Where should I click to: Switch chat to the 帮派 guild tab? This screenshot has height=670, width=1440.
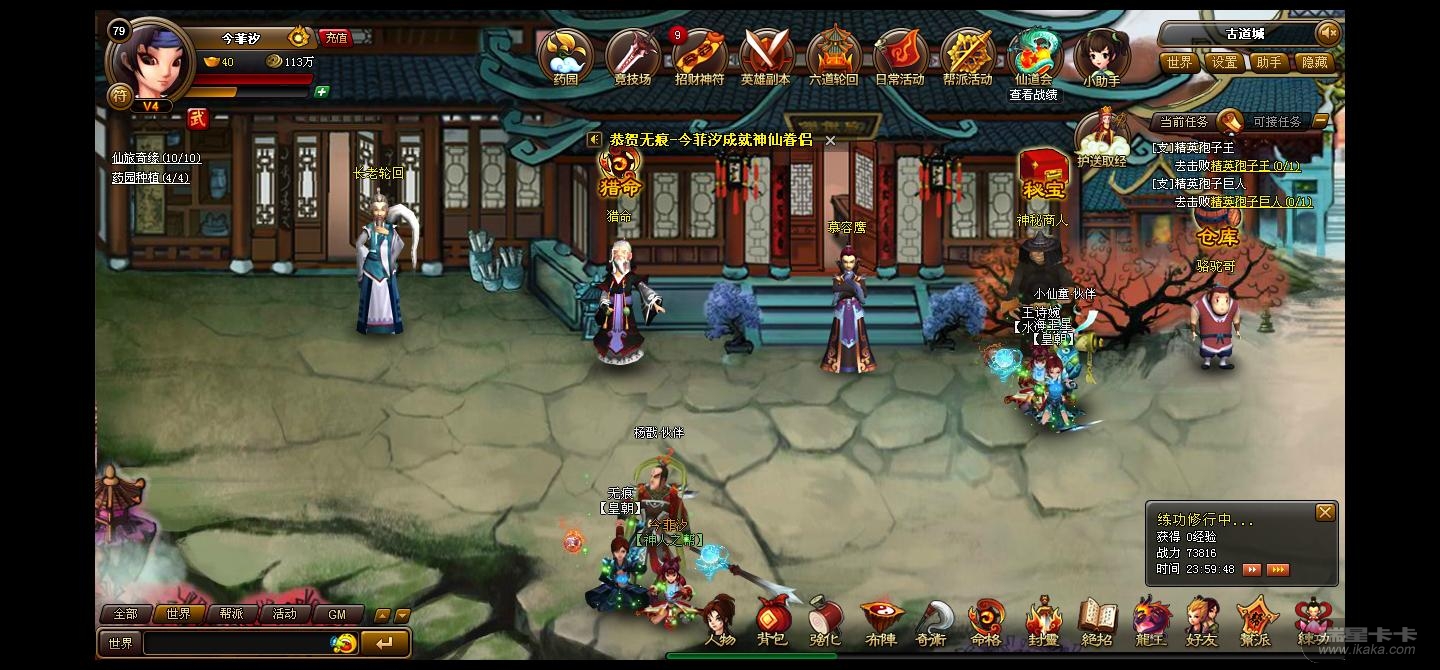pyautogui.click(x=231, y=614)
